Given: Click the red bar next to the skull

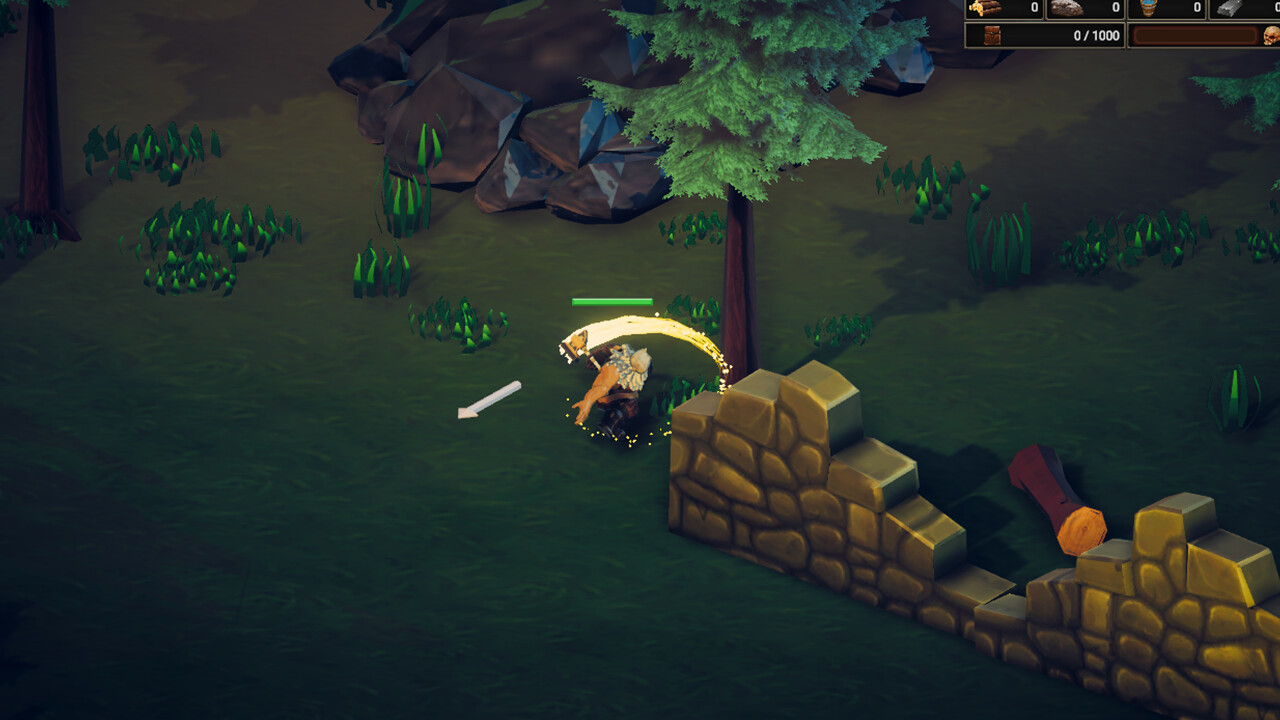Looking at the screenshot, I should coord(1195,35).
